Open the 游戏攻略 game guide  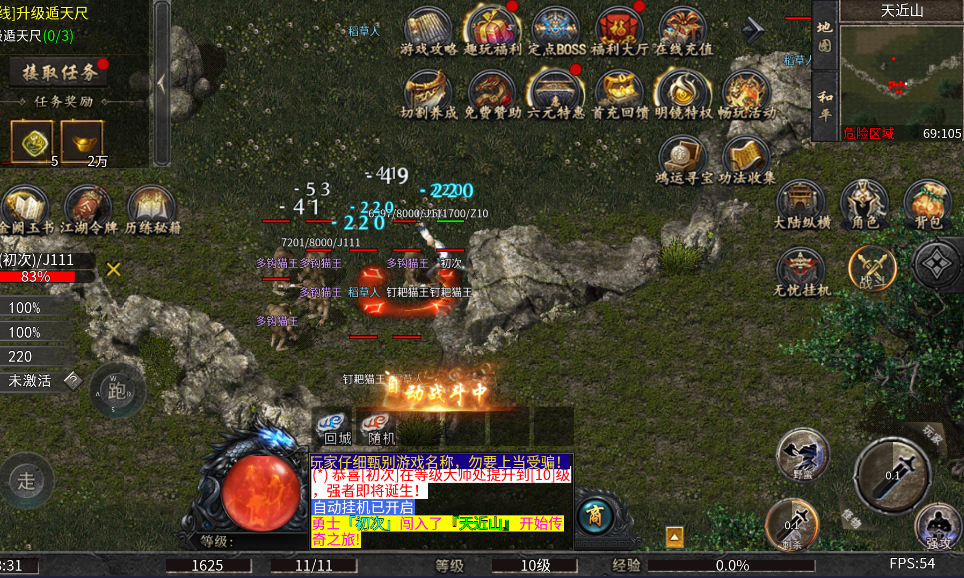[430, 30]
